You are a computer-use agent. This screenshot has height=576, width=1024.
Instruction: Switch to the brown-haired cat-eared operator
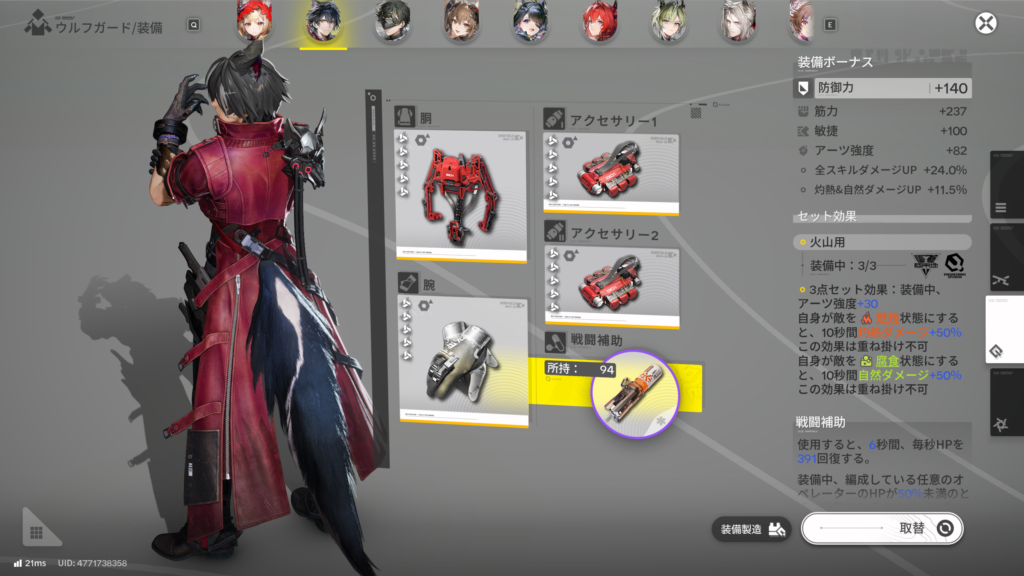pyautogui.click(x=461, y=22)
